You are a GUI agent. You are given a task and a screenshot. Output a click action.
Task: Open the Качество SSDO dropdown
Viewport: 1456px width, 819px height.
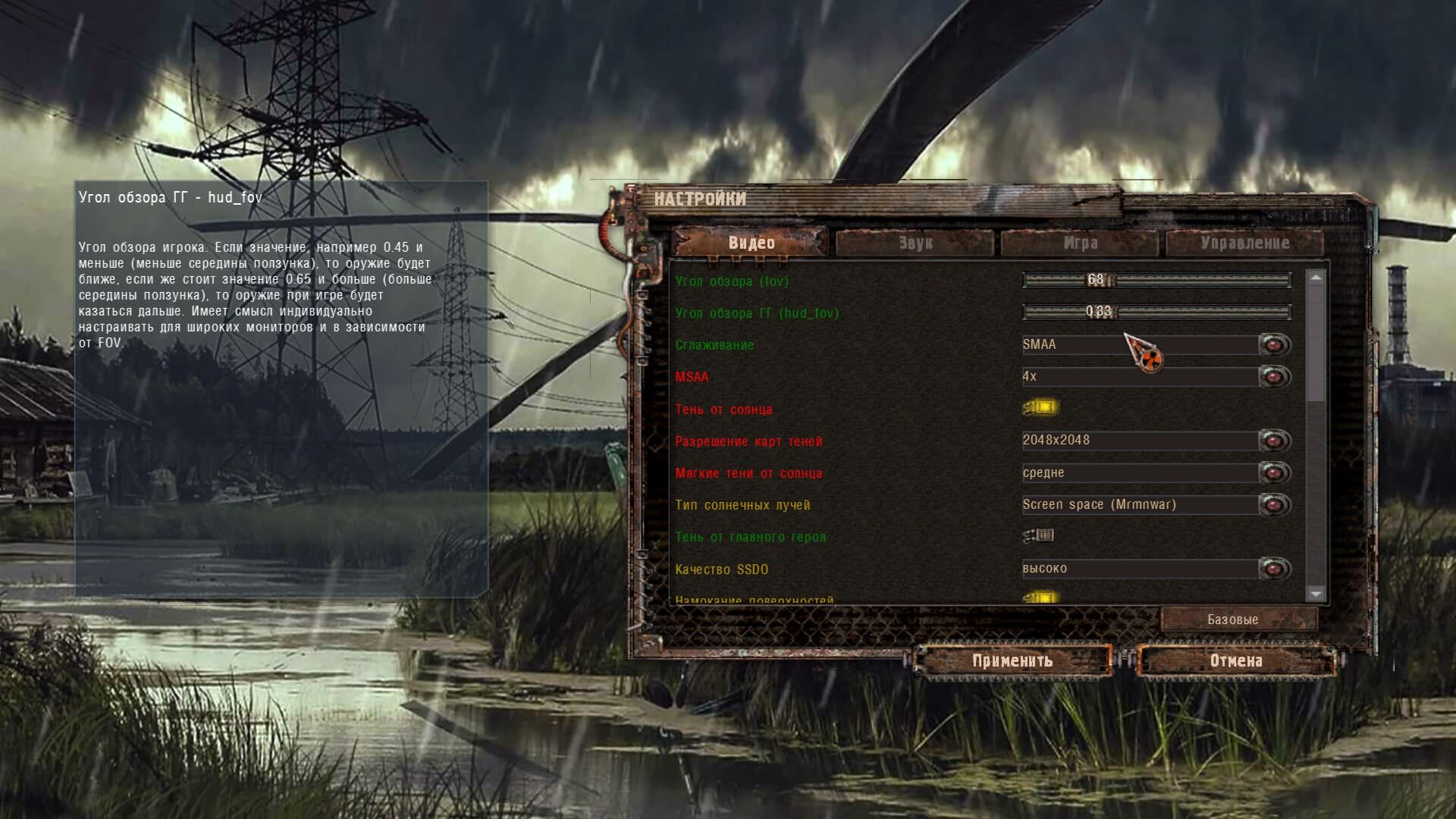point(1274,569)
